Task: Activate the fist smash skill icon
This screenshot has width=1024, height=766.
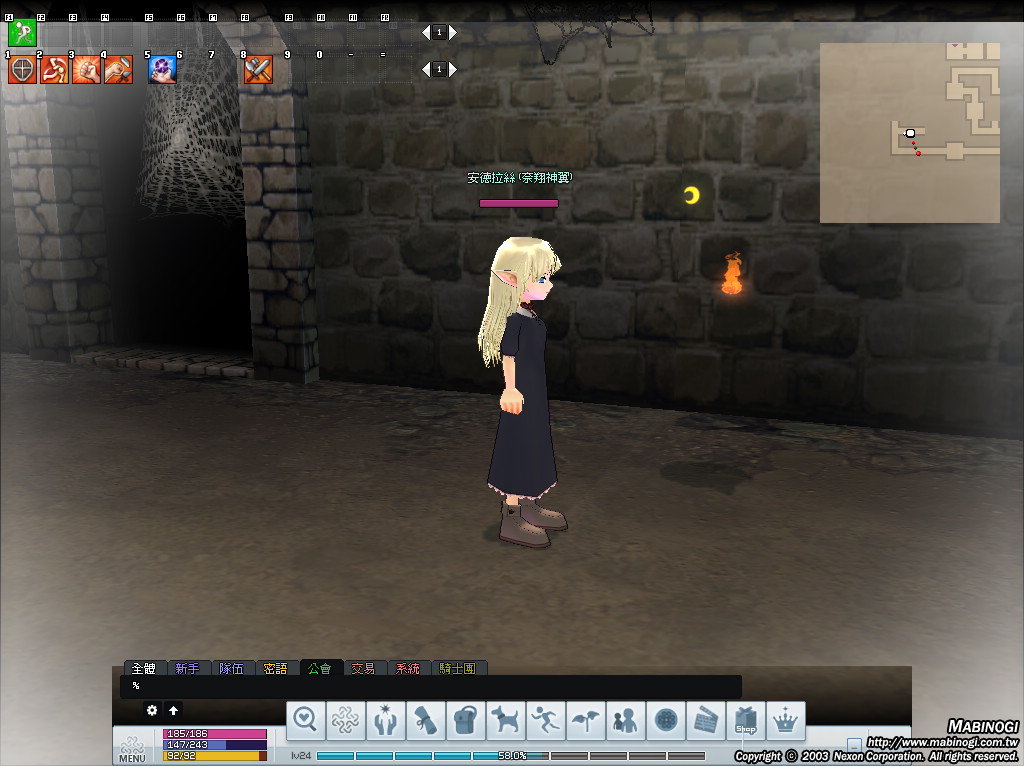Action: pyautogui.click(x=86, y=70)
